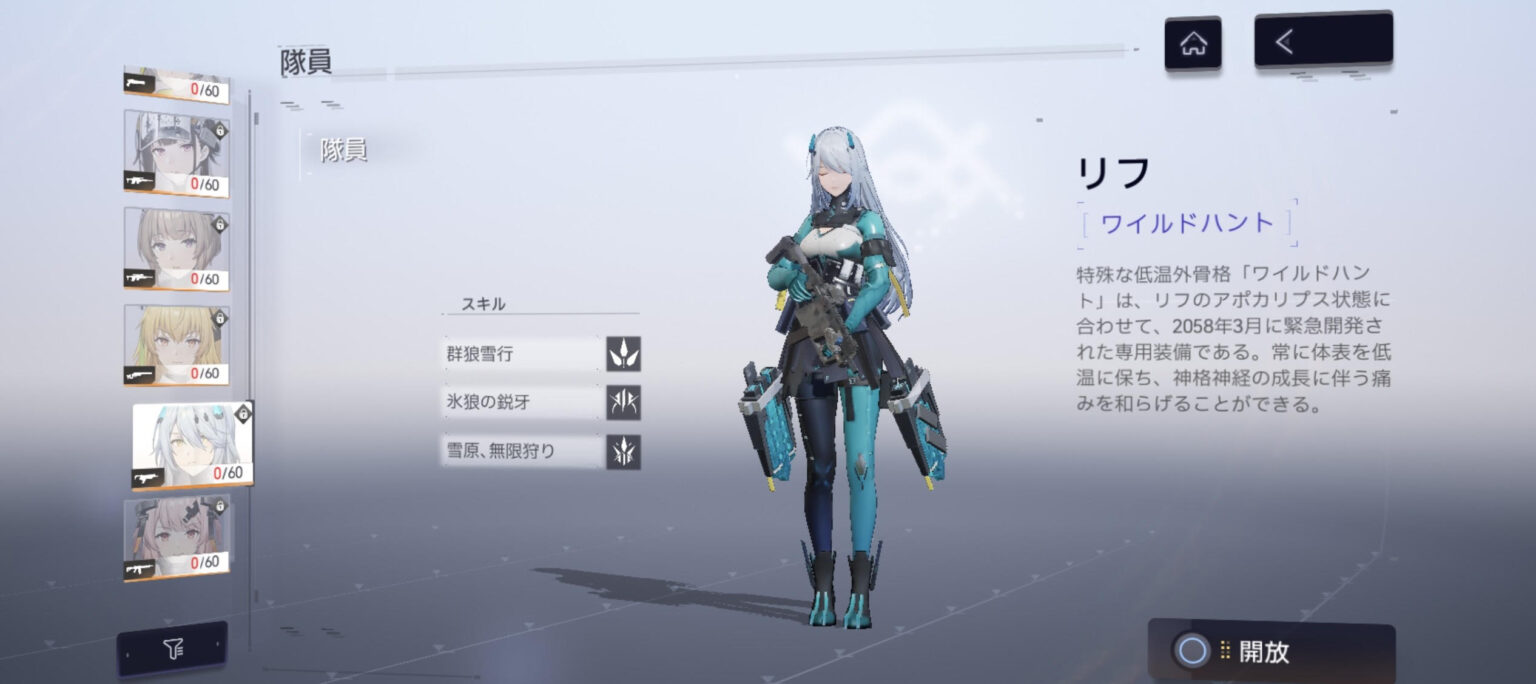
Task: Open the squad member filter
Action: [x=172, y=650]
